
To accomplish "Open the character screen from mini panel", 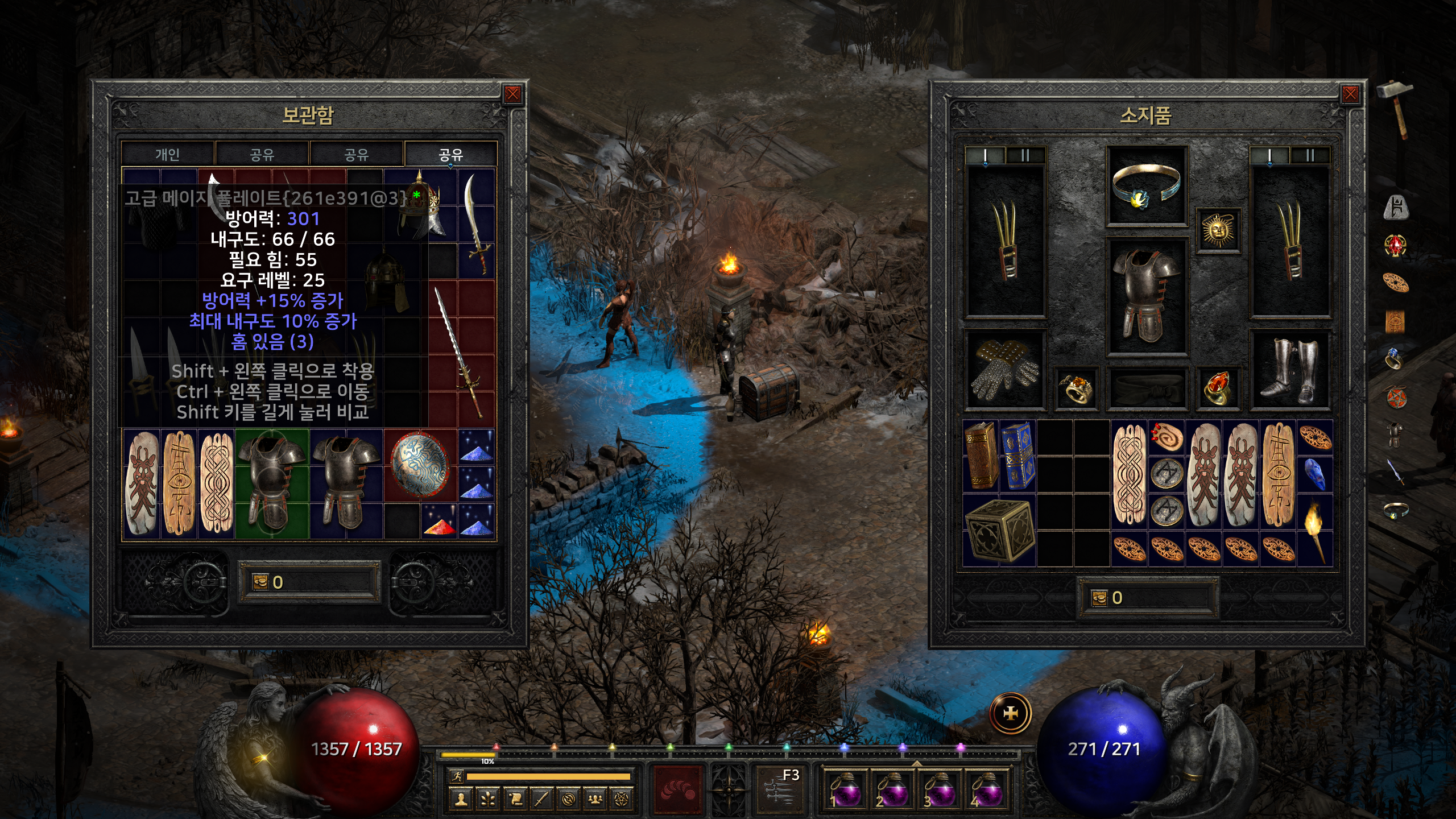I will click(x=461, y=800).
